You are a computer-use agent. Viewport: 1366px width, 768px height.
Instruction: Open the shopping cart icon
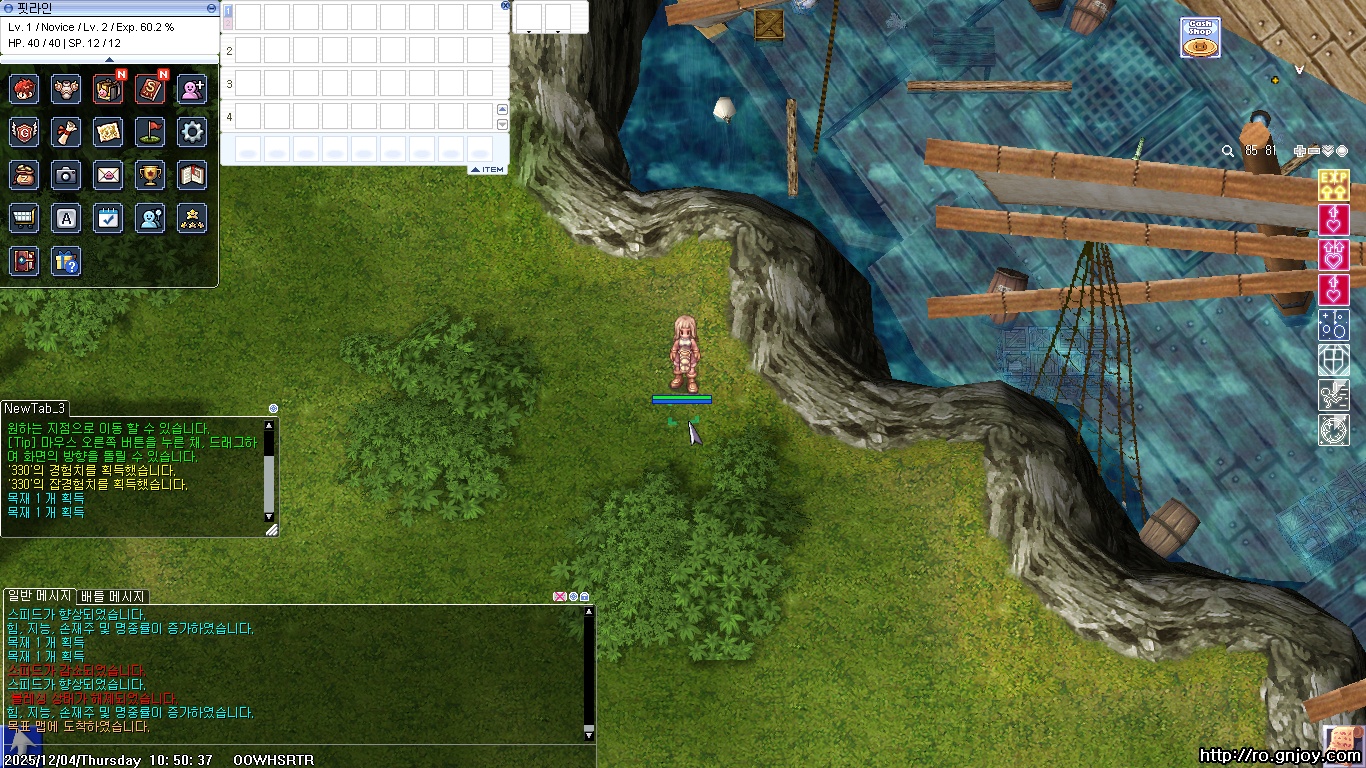click(24, 218)
